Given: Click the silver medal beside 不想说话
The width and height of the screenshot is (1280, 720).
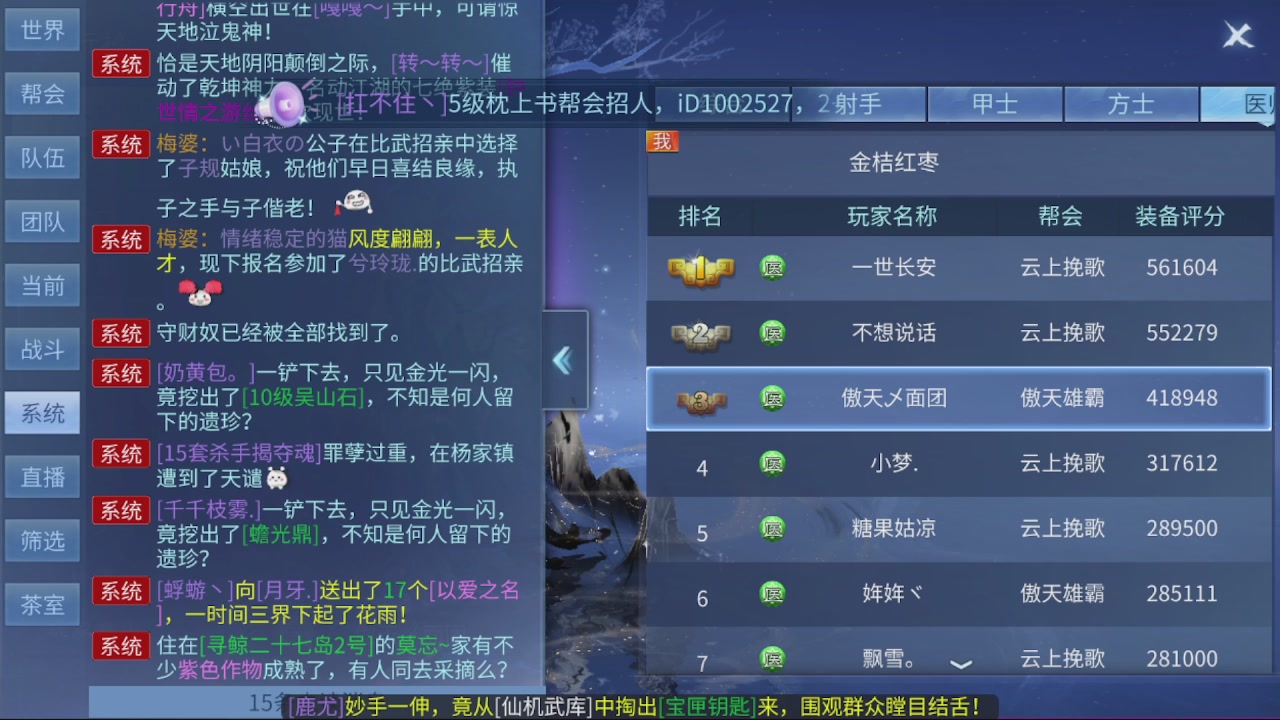Looking at the screenshot, I should point(699,332).
